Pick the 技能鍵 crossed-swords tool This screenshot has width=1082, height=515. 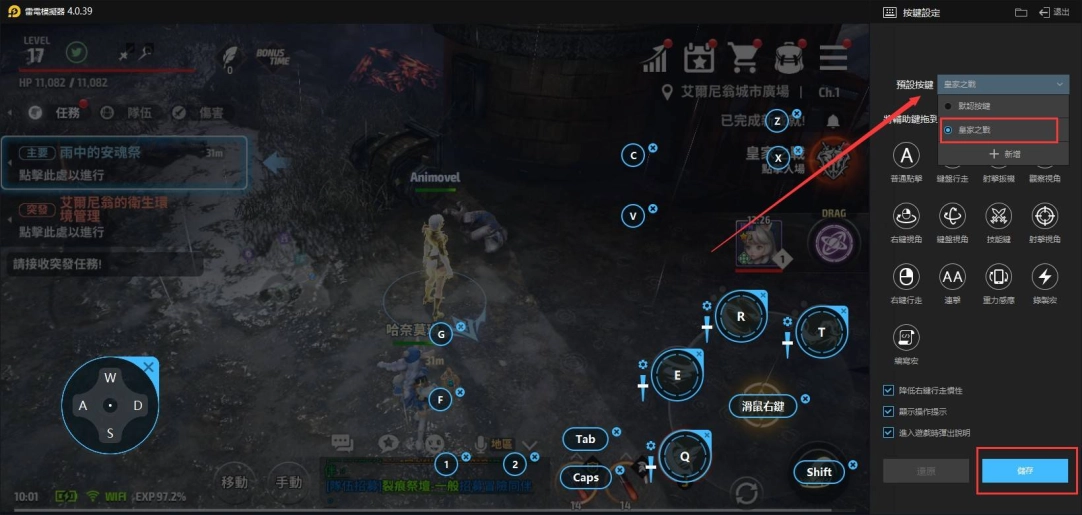tap(999, 215)
